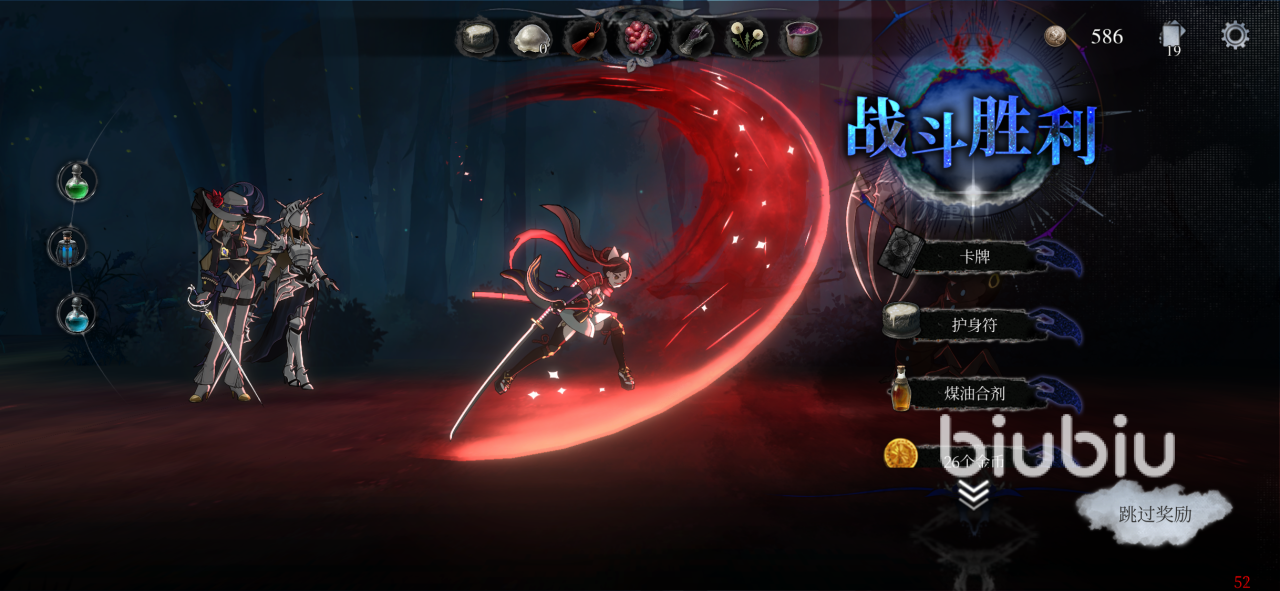Viewport: 1280px width, 591px height.
Task: Claim the 护身符 amulet reward
Action: point(973,324)
